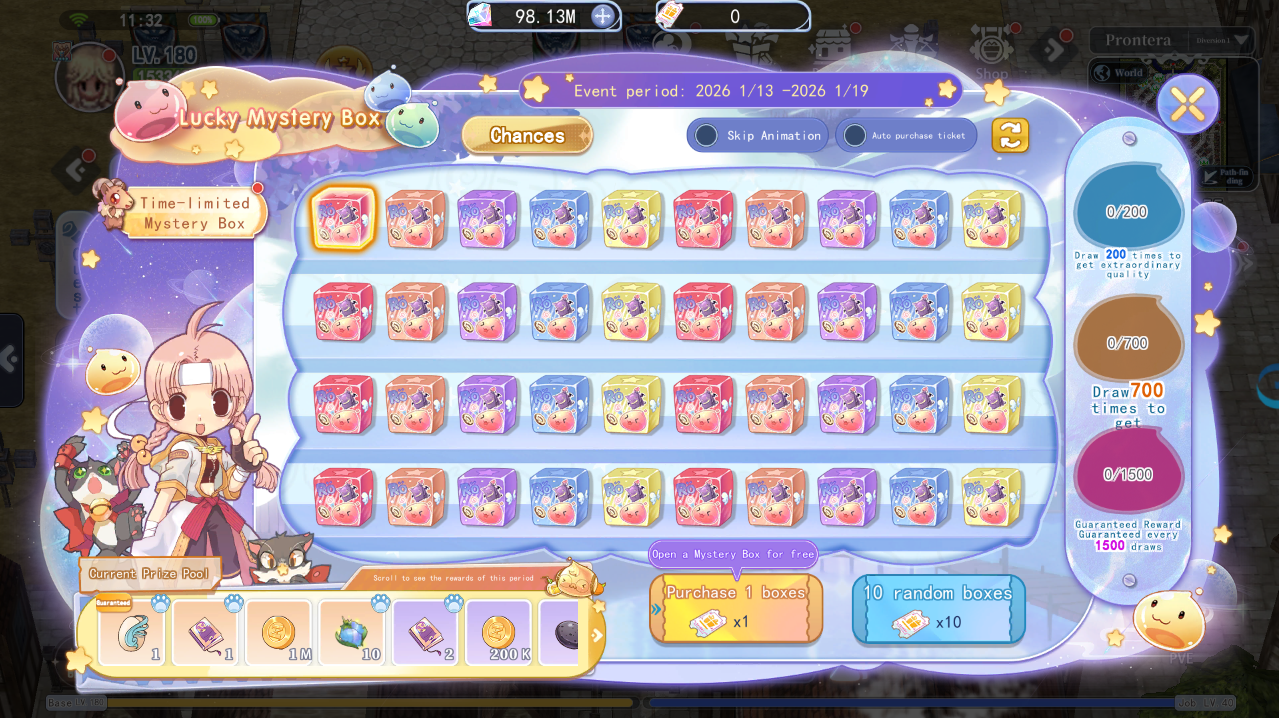This screenshot has width=1279, height=718.
Task: Buy 10 random boxes
Action: (x=938, y=608)
